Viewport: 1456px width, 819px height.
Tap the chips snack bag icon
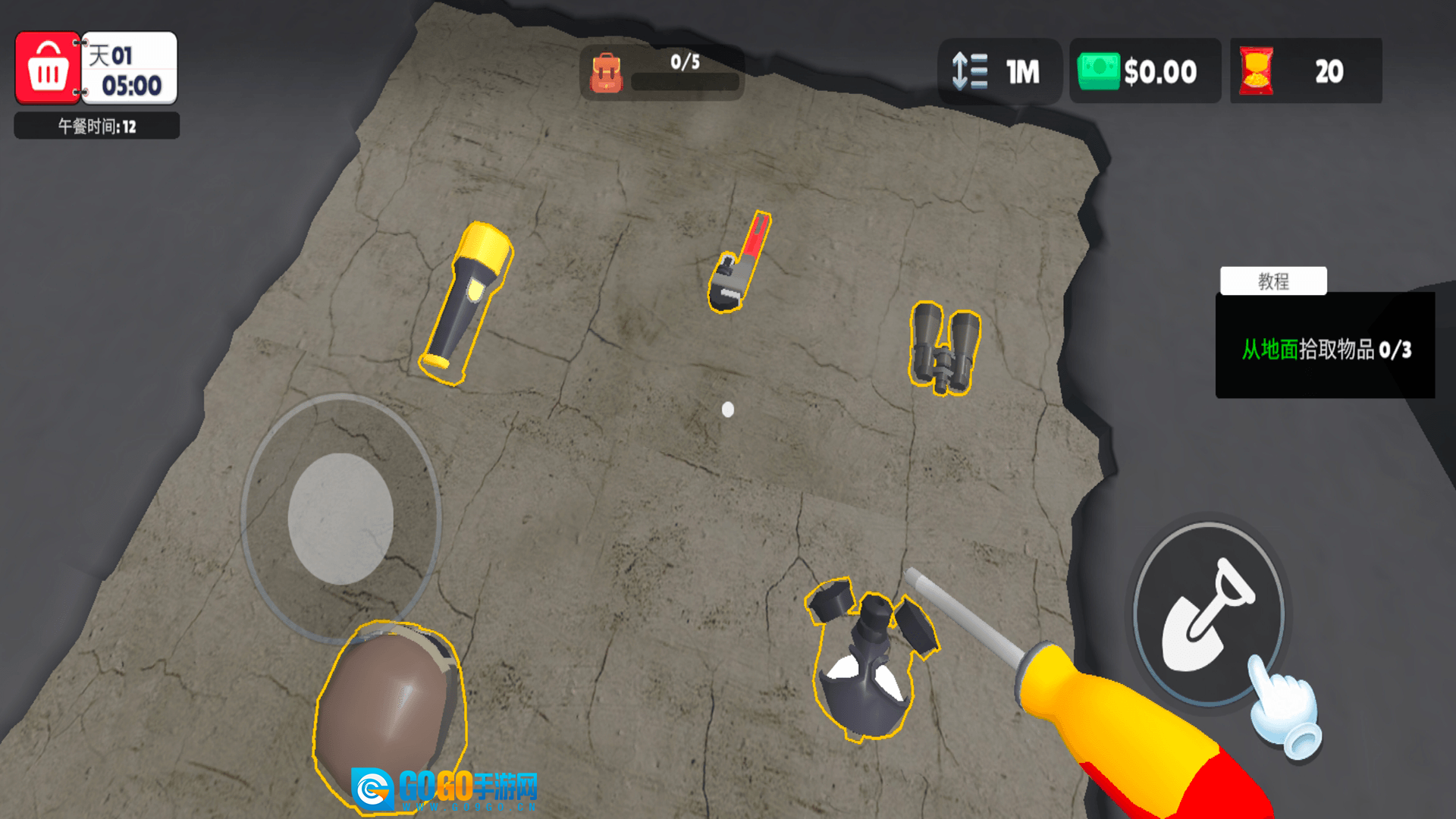1256,71
